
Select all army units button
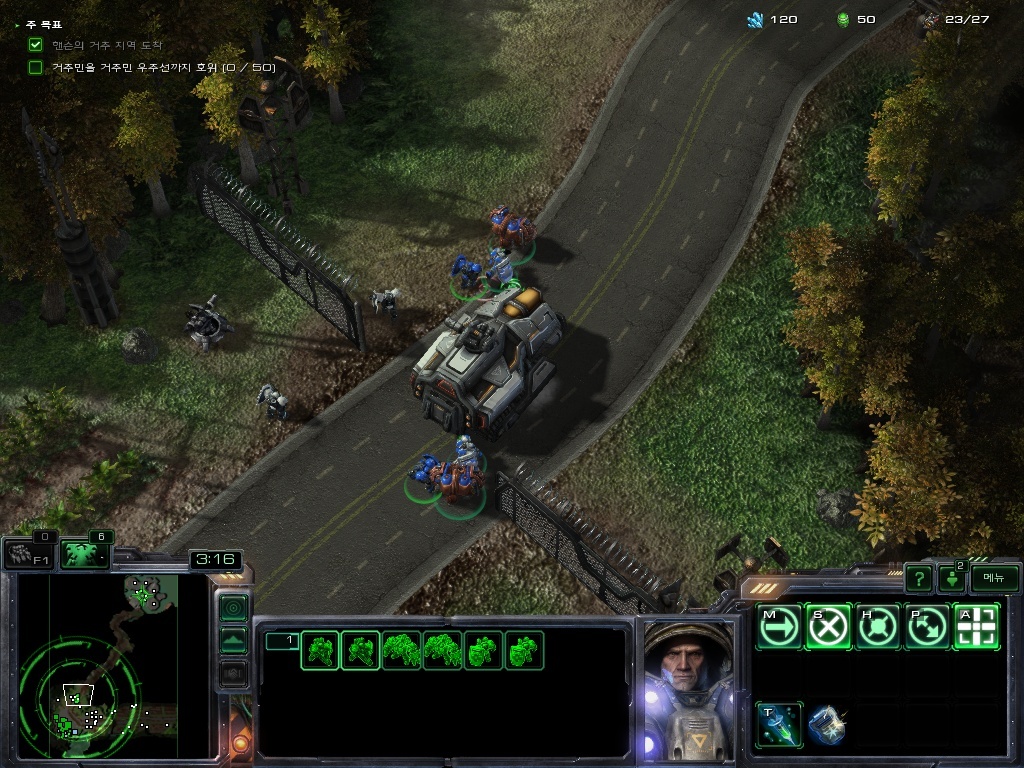pyautogui.click(x=85, y=554)
